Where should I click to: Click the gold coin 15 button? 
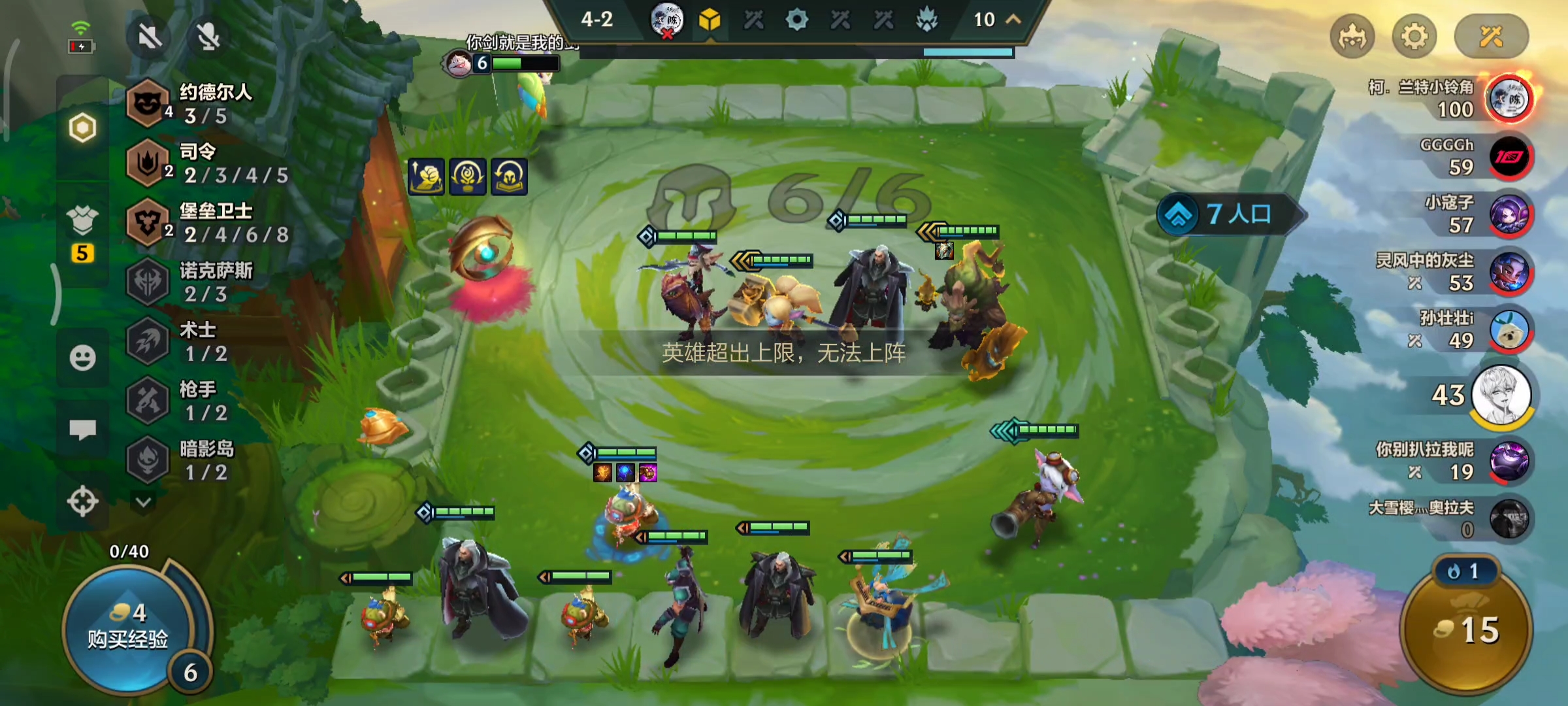[1467, 630]
